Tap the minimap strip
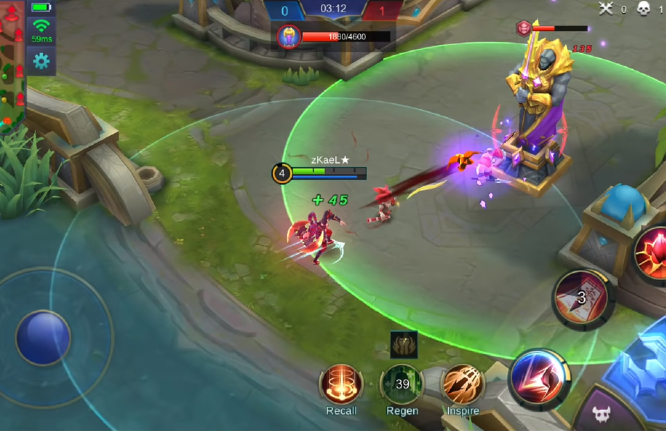Screen dimensions: 666x431 click(12, 65)
